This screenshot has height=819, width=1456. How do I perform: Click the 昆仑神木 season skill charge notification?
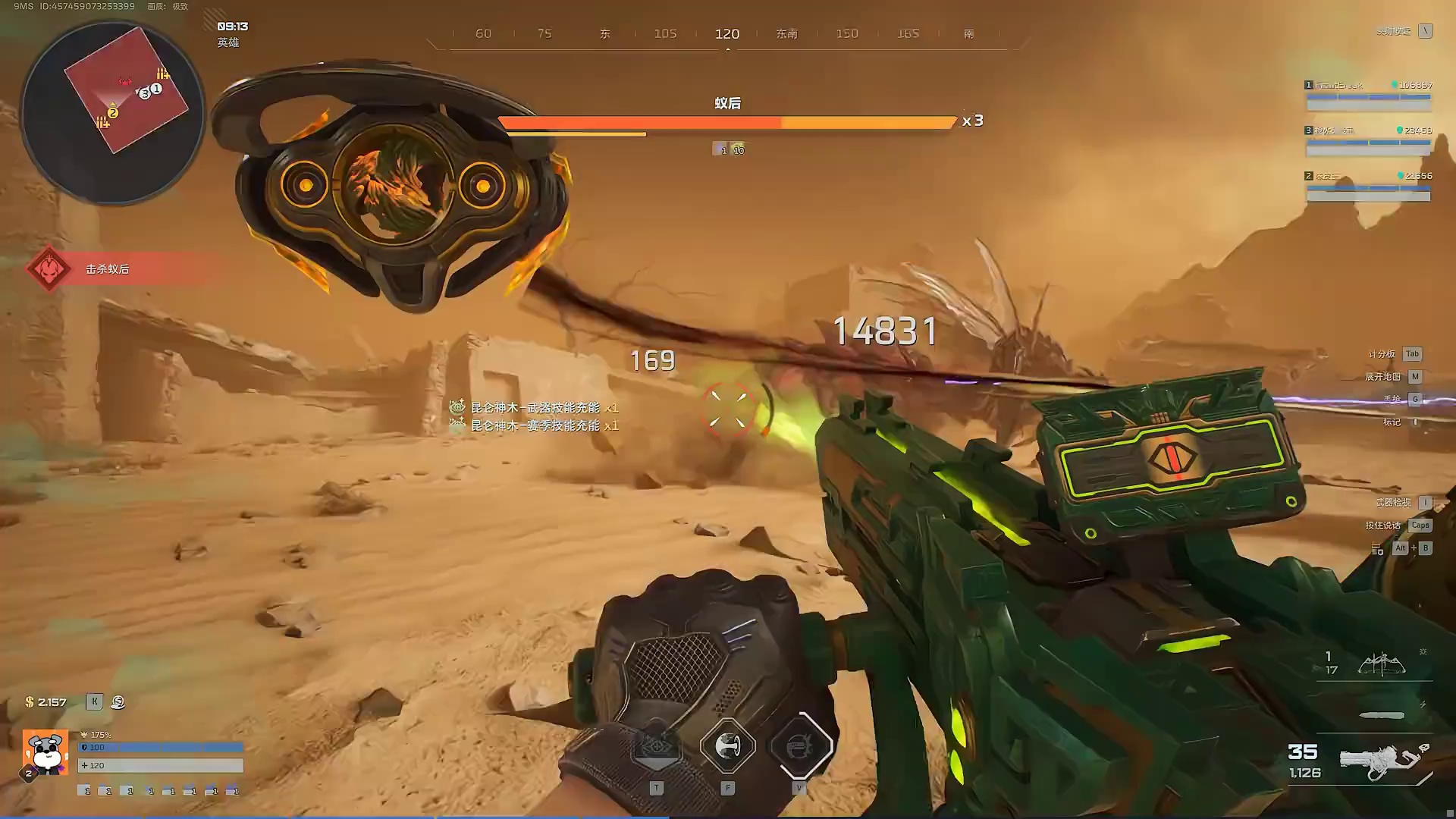[535, 425]
